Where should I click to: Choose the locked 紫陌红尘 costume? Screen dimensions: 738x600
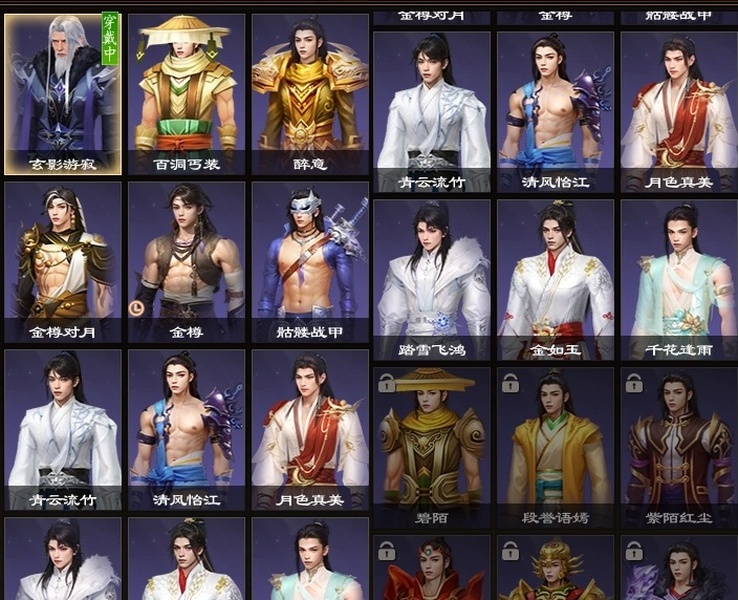click(x=679, y=447)
